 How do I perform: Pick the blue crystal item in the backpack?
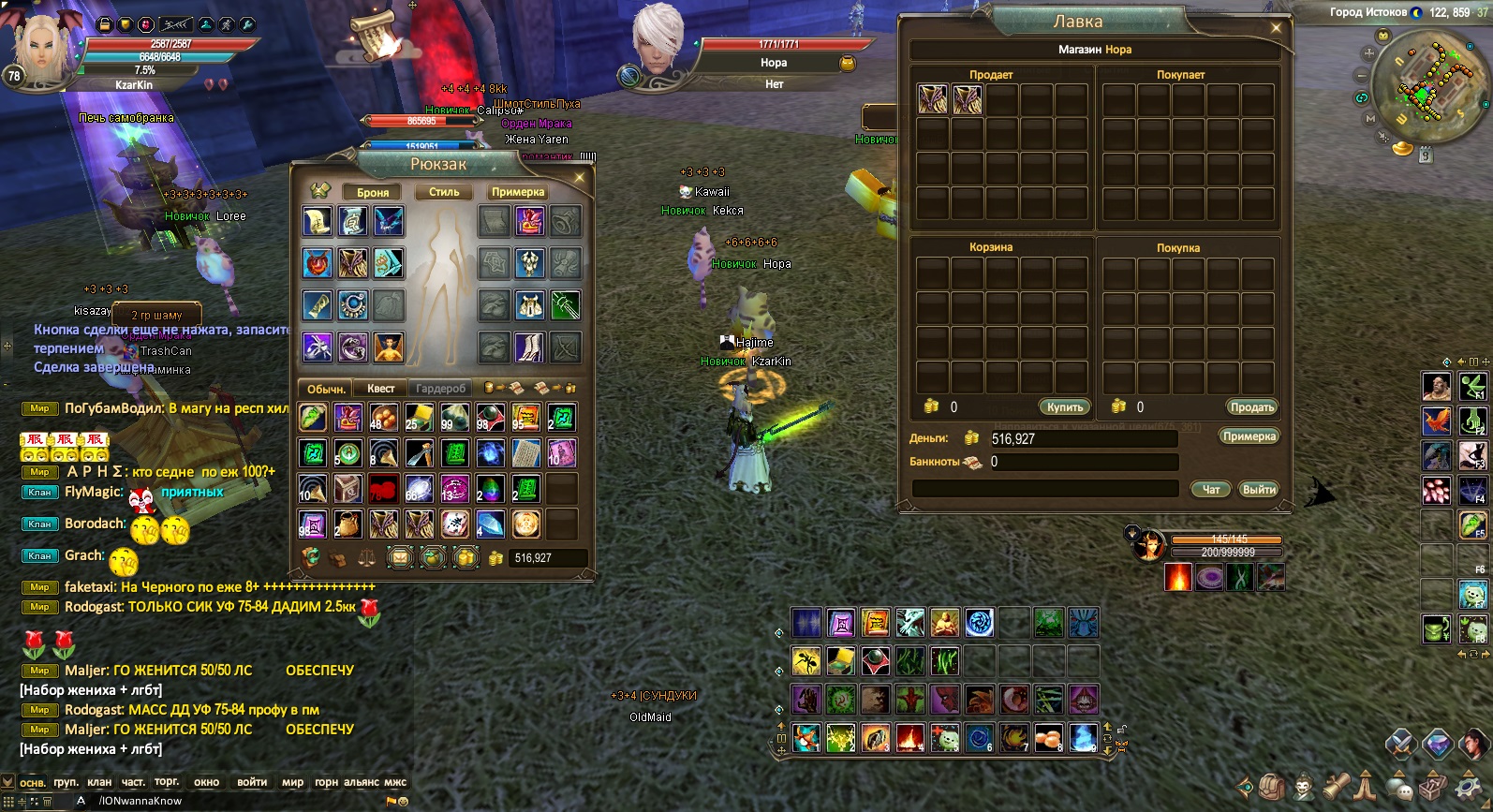tap(490, 524)
